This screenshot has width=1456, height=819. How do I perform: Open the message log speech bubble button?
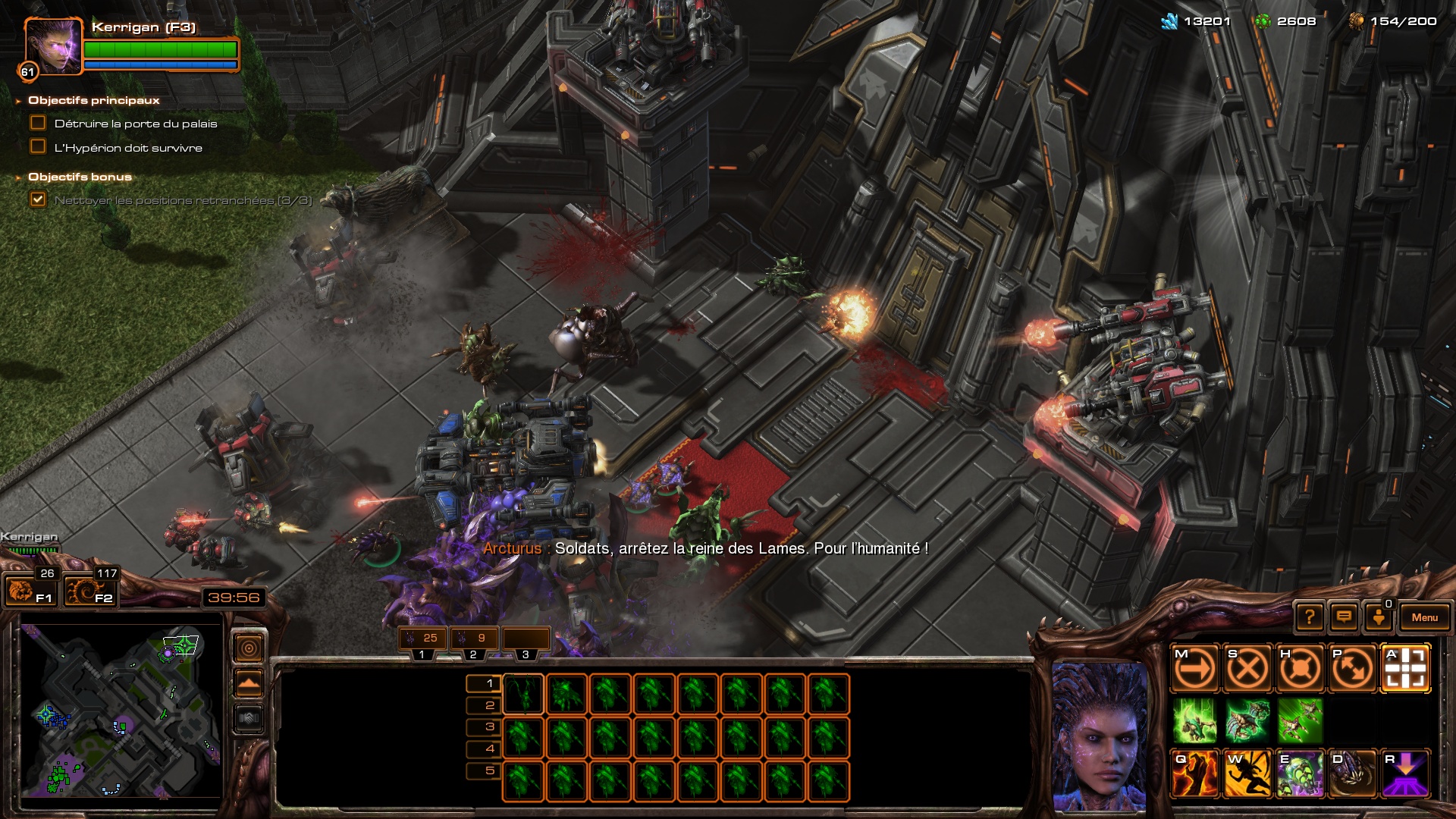(x=1344, y=617)
